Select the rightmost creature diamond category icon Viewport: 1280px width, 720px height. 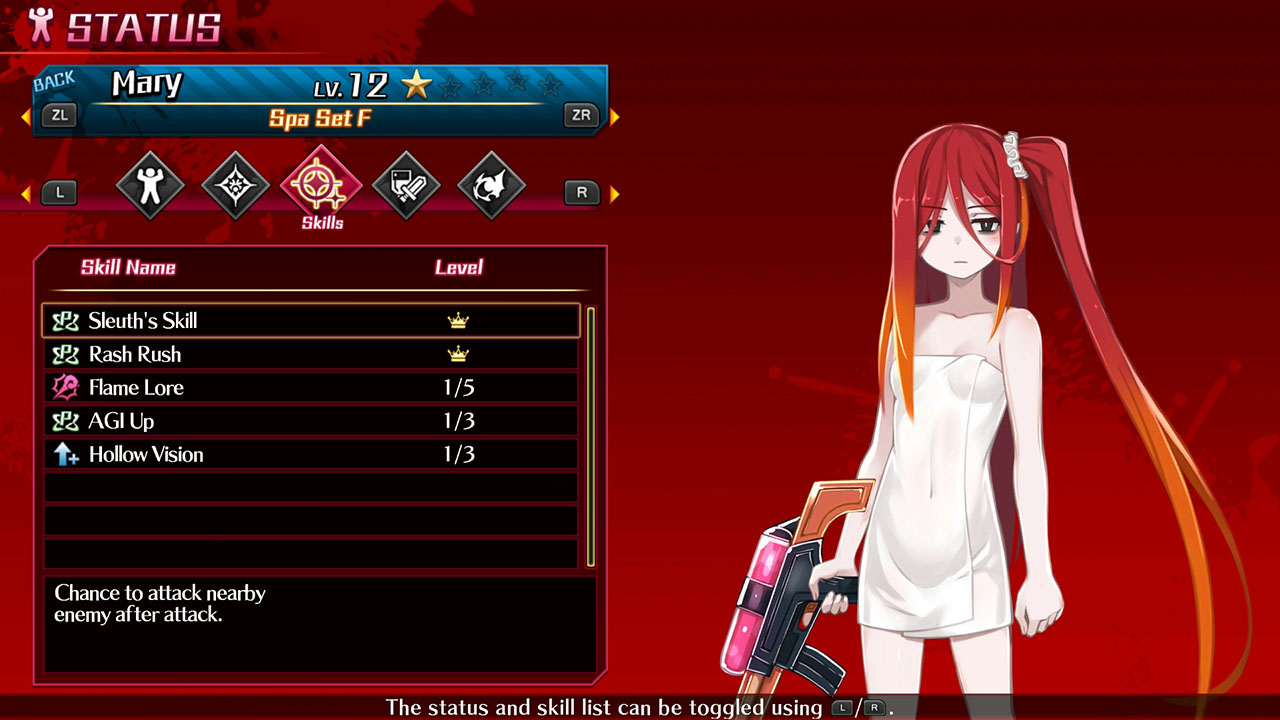coord(491,183)
